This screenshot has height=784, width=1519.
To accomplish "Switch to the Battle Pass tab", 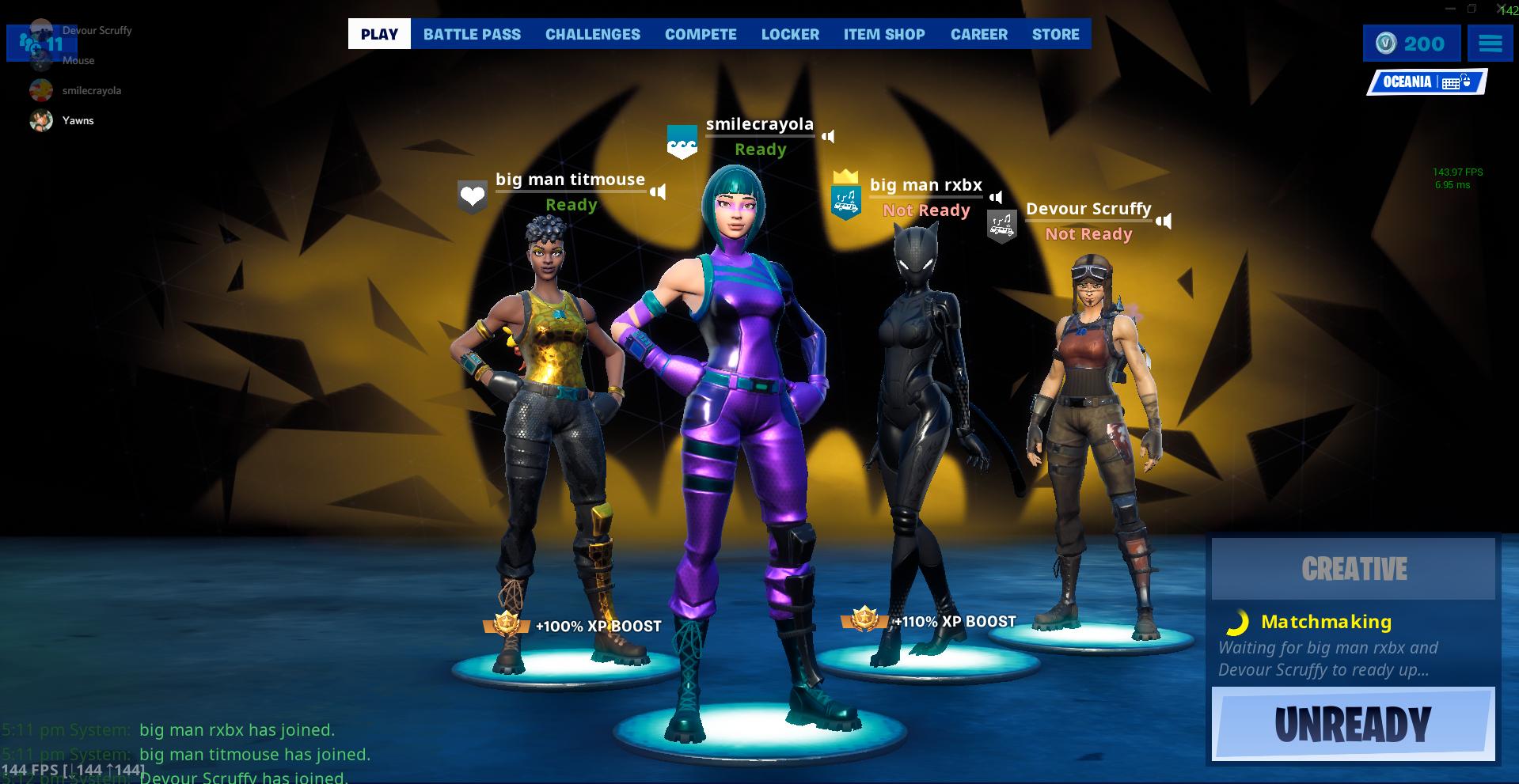I will click(472, 34).
